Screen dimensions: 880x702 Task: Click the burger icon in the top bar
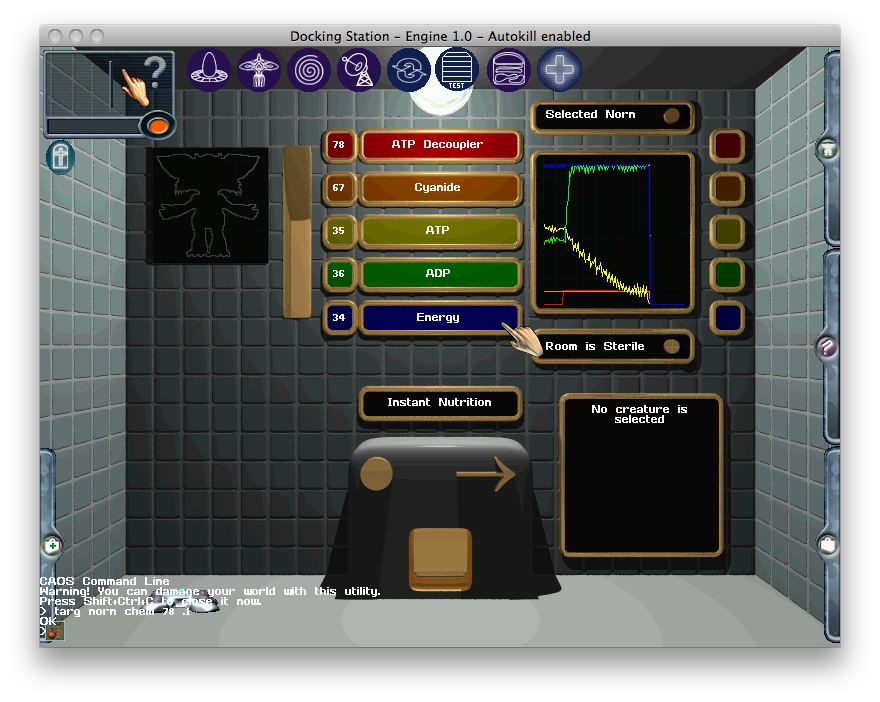click(x=509, y=70)
